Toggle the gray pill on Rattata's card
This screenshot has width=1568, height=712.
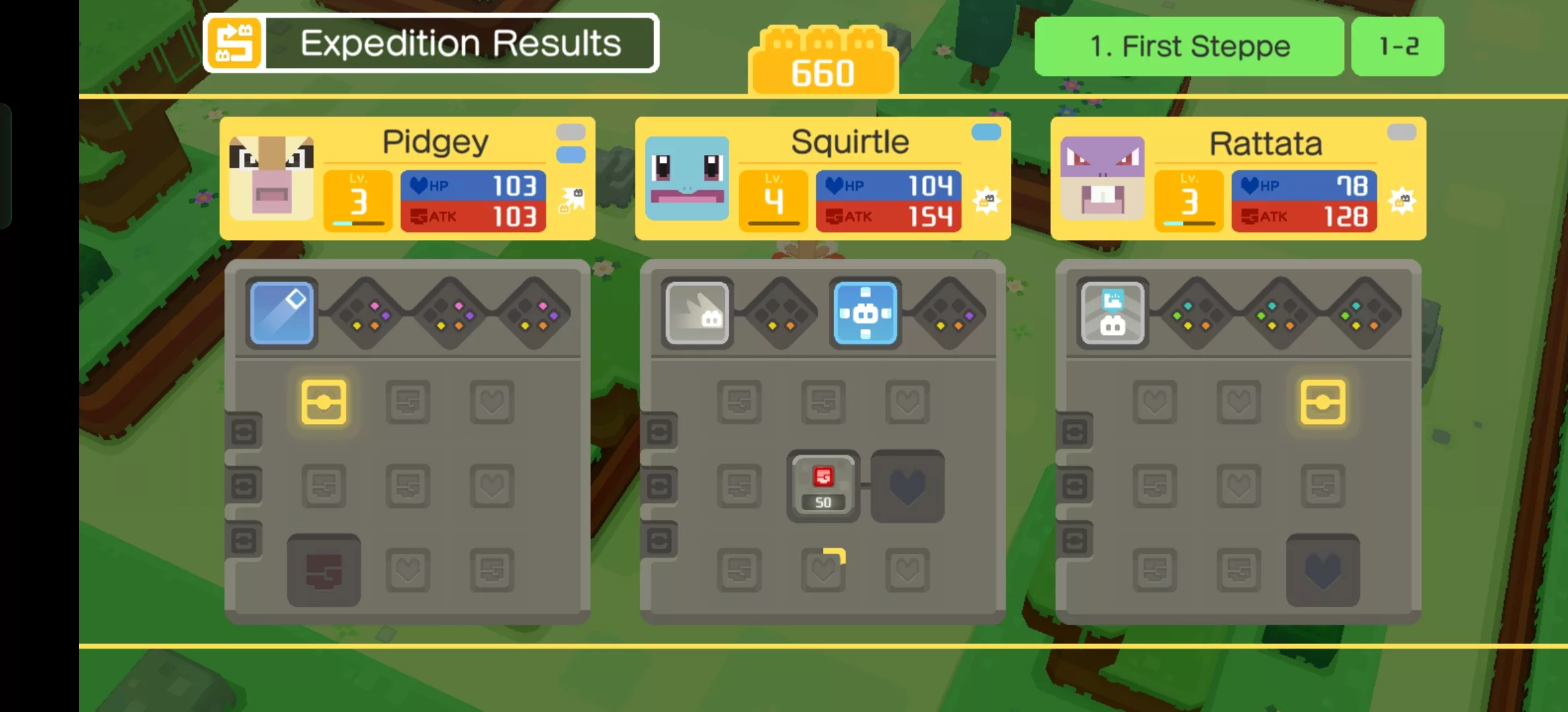(x=1401, y=131)
